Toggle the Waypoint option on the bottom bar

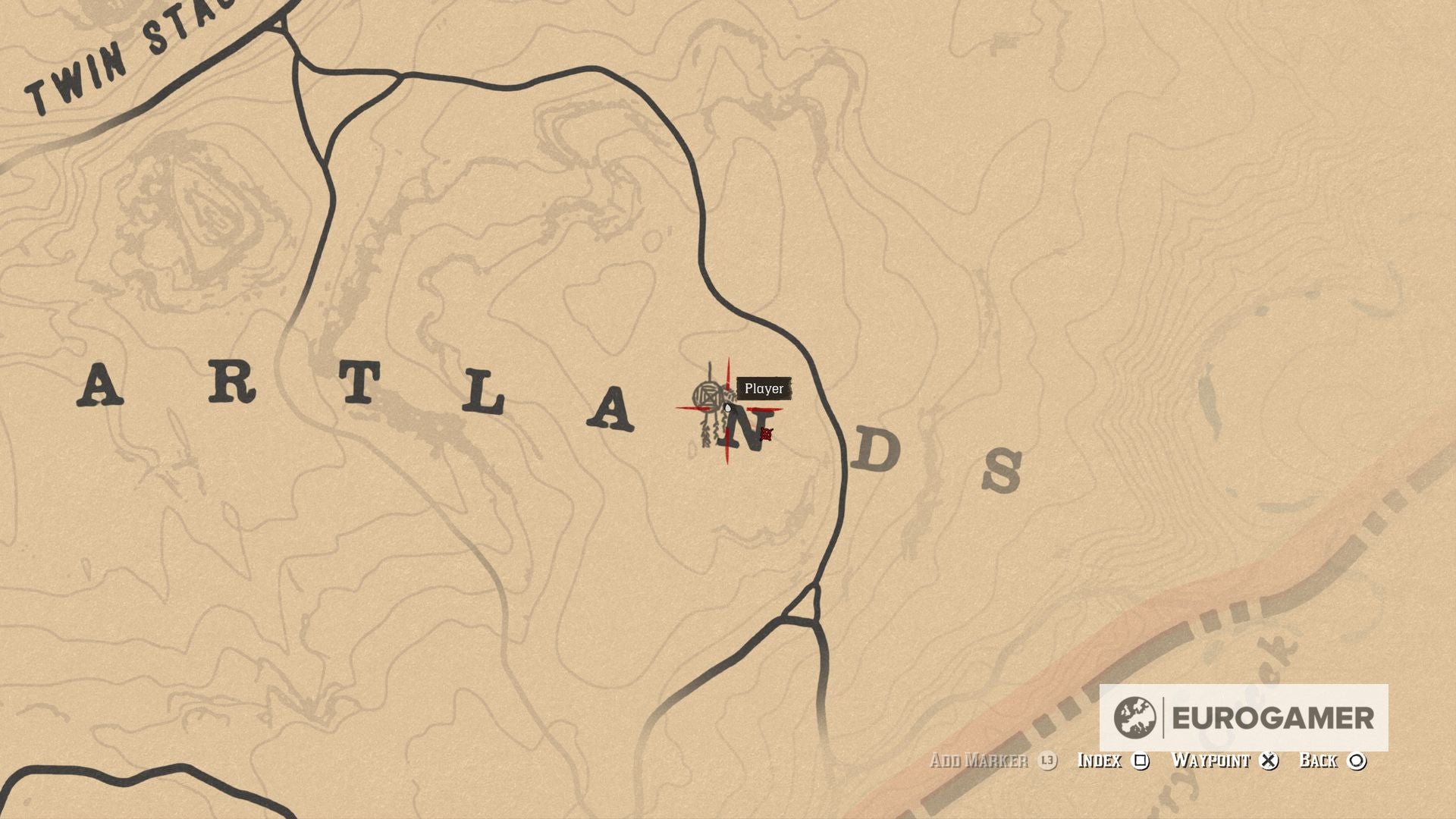click(x=1211, y=761)
